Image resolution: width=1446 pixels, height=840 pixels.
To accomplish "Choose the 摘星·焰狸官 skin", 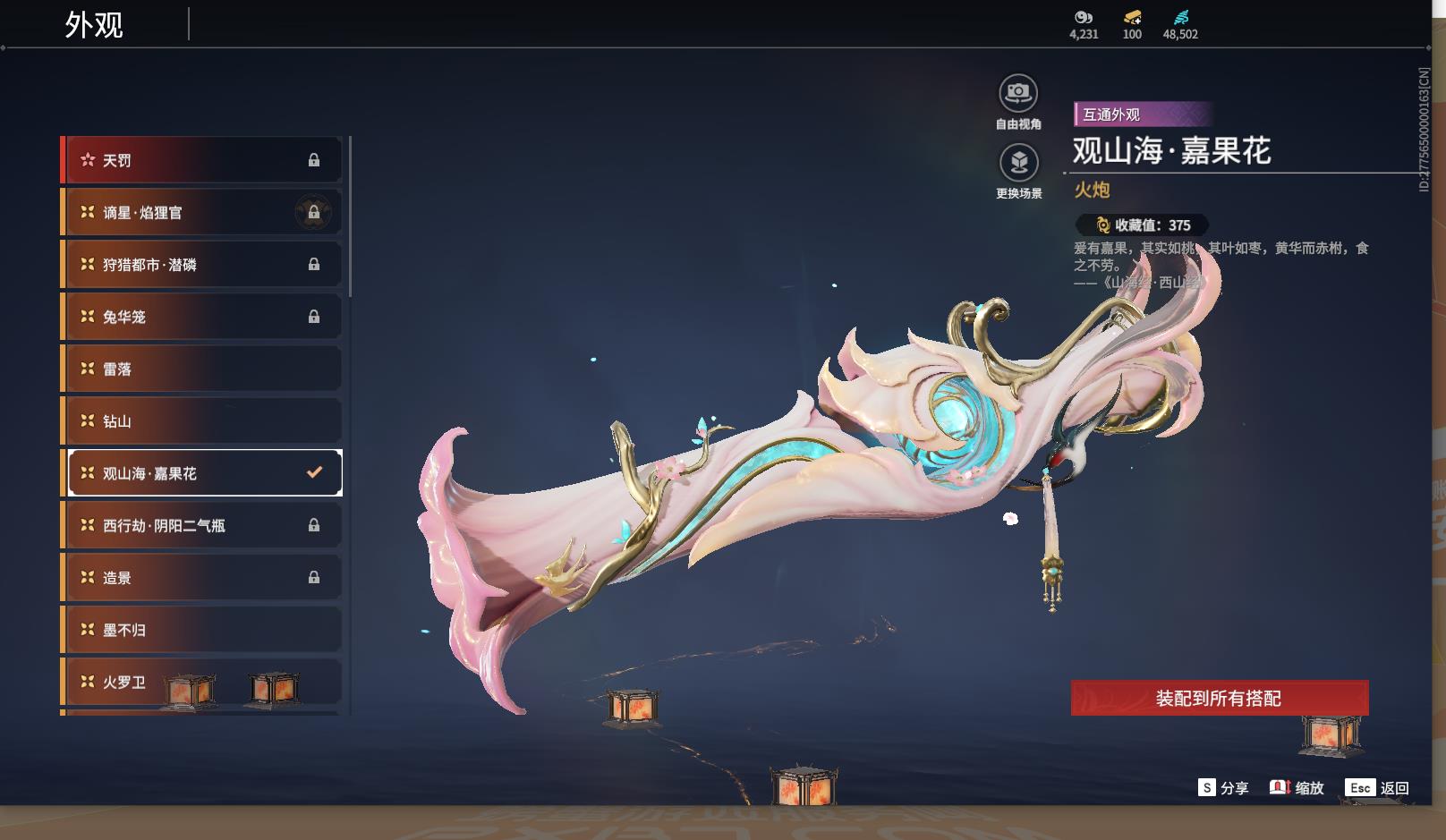I will tap(202, 212).
